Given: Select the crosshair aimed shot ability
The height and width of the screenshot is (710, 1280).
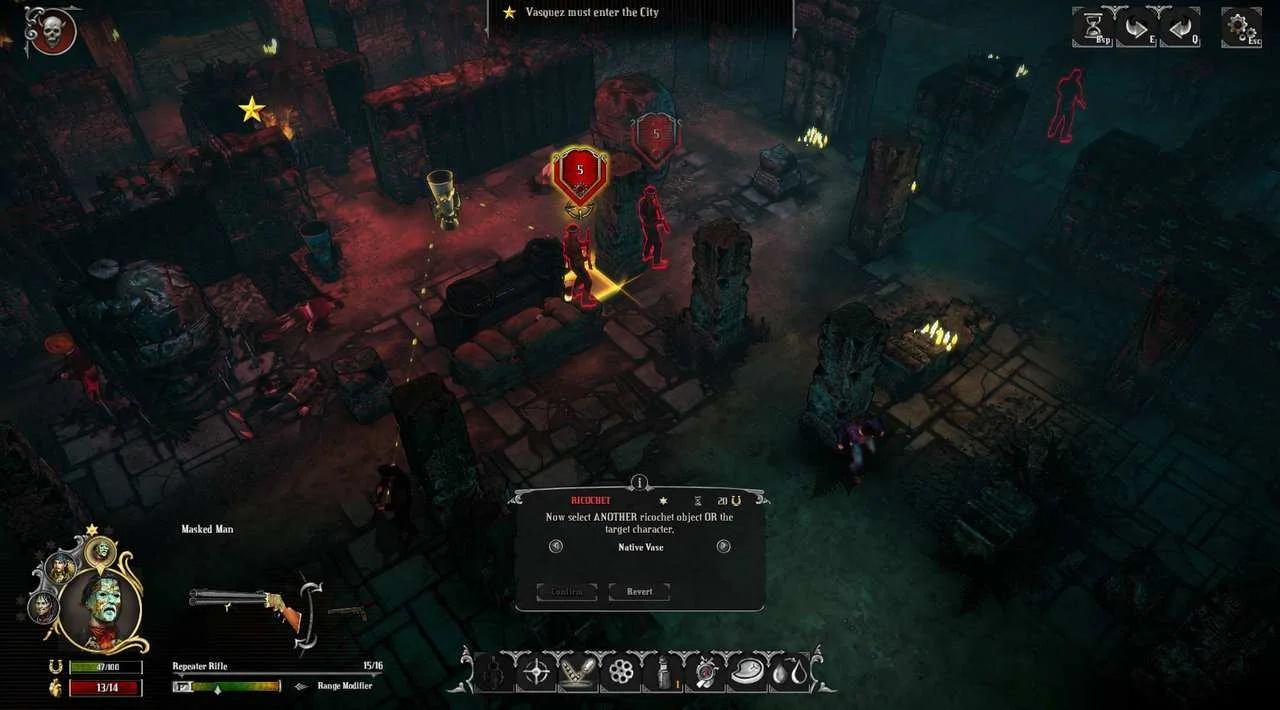Looking at the screenshot, I should point(535,672).
